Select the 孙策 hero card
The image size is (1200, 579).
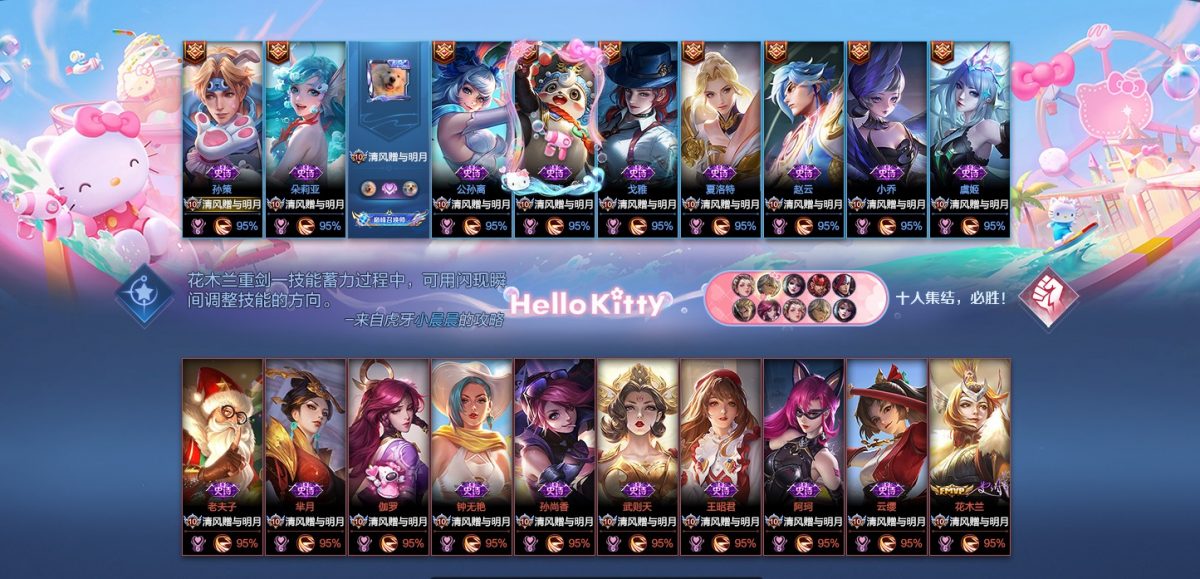(x=222, y=120)
